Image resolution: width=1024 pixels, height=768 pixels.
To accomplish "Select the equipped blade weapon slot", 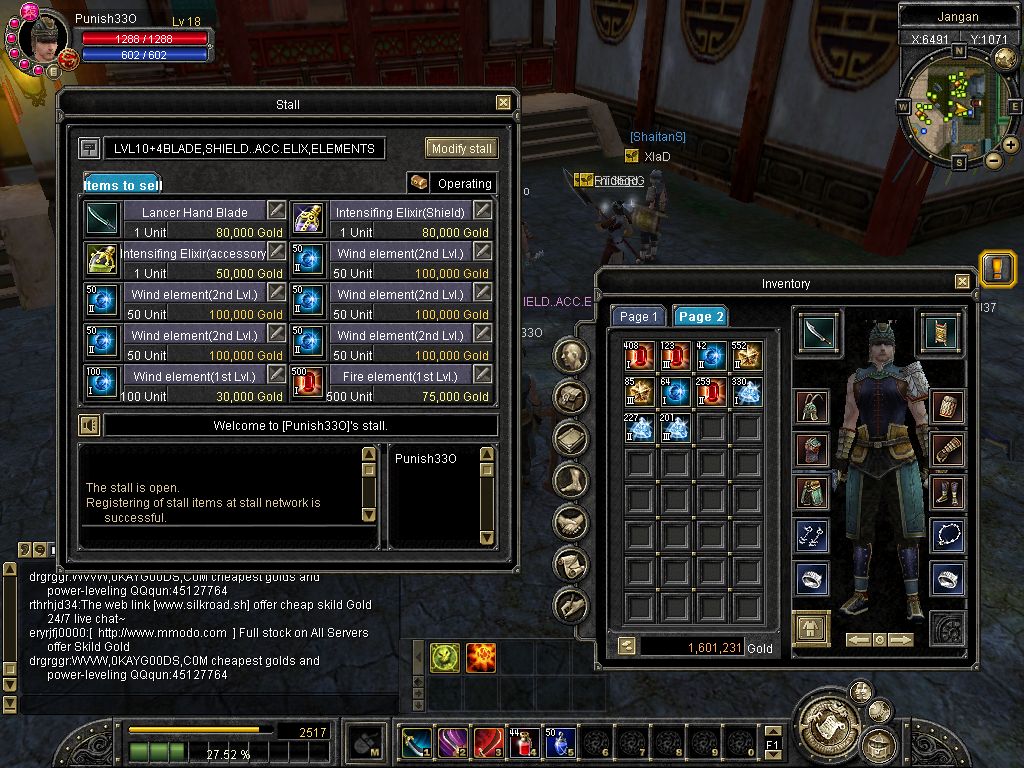I will click(x=820, y=332).
